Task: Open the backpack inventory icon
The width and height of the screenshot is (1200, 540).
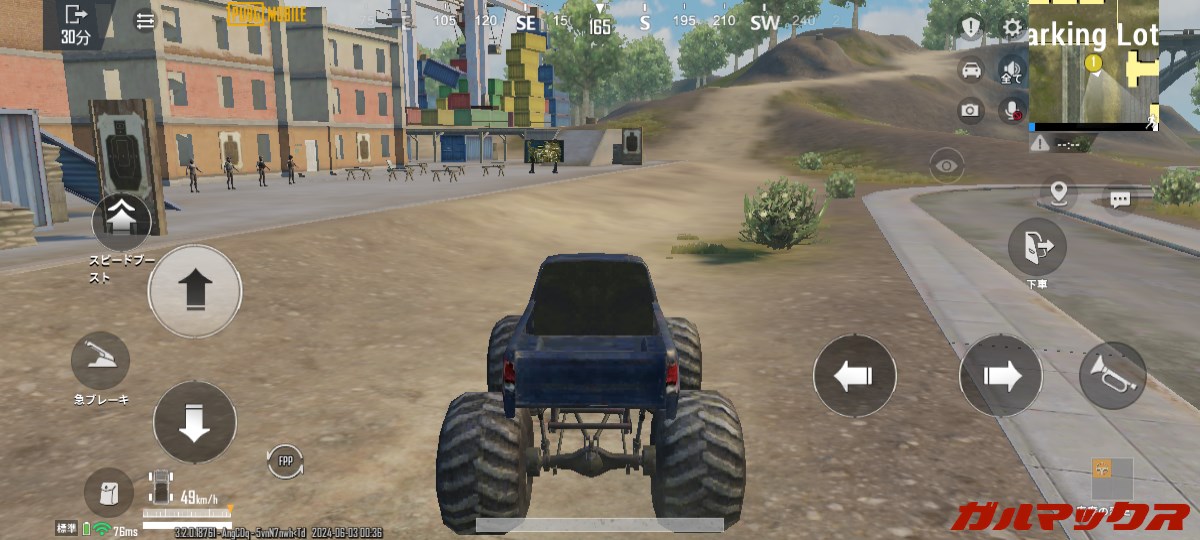Action: 108,493
